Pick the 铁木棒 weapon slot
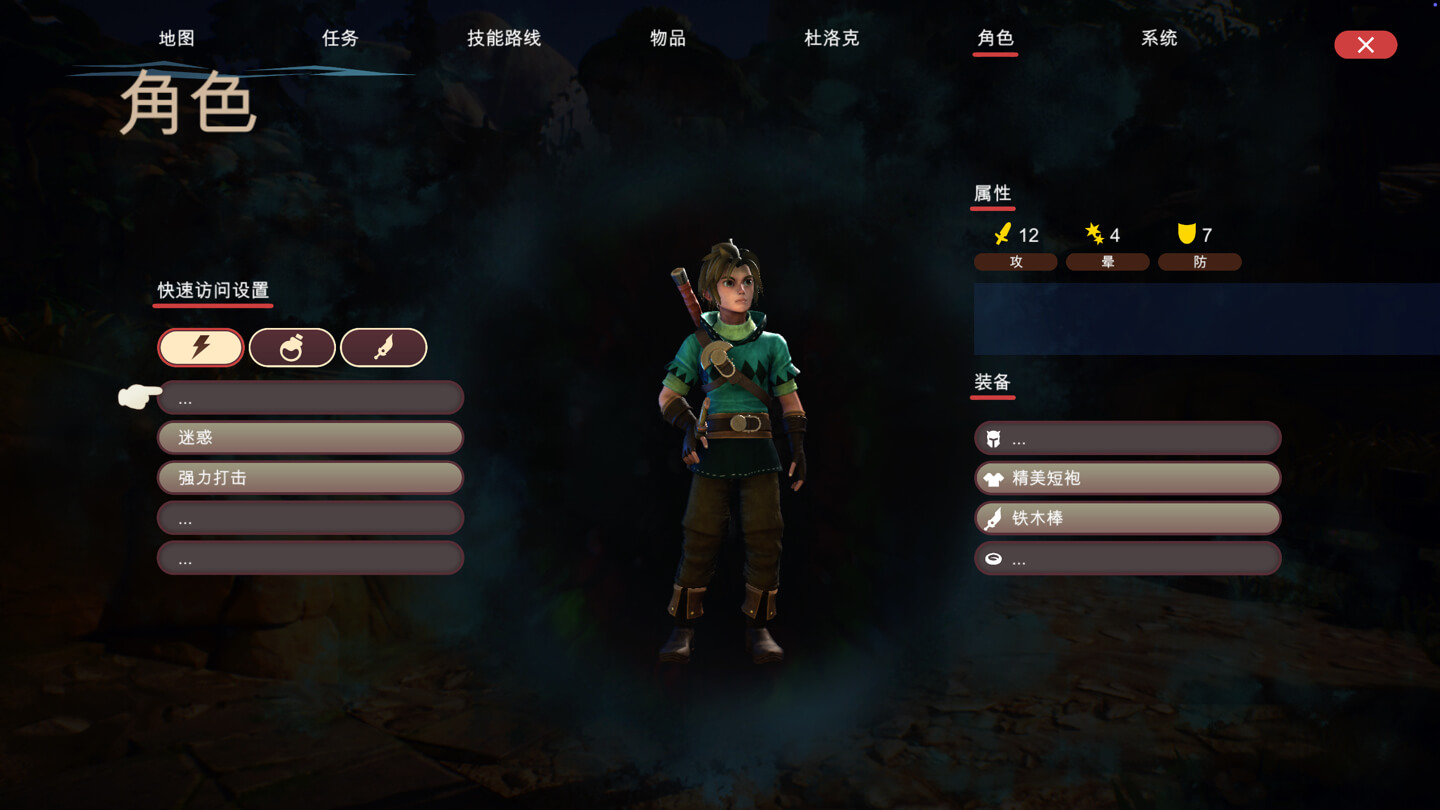 1127,518
